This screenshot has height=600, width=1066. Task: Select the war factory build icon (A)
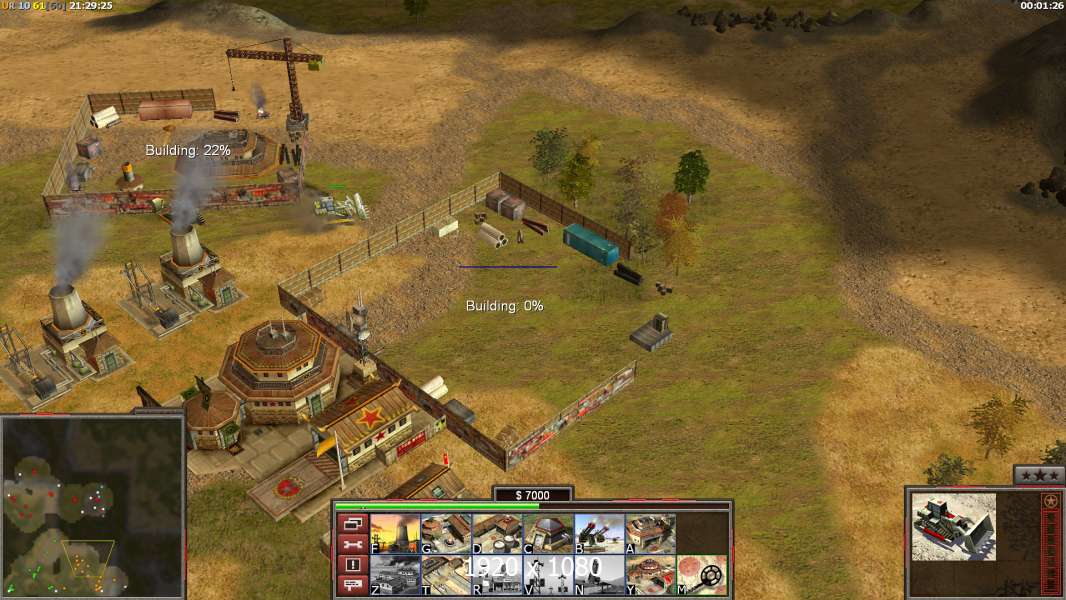point(650,533)
